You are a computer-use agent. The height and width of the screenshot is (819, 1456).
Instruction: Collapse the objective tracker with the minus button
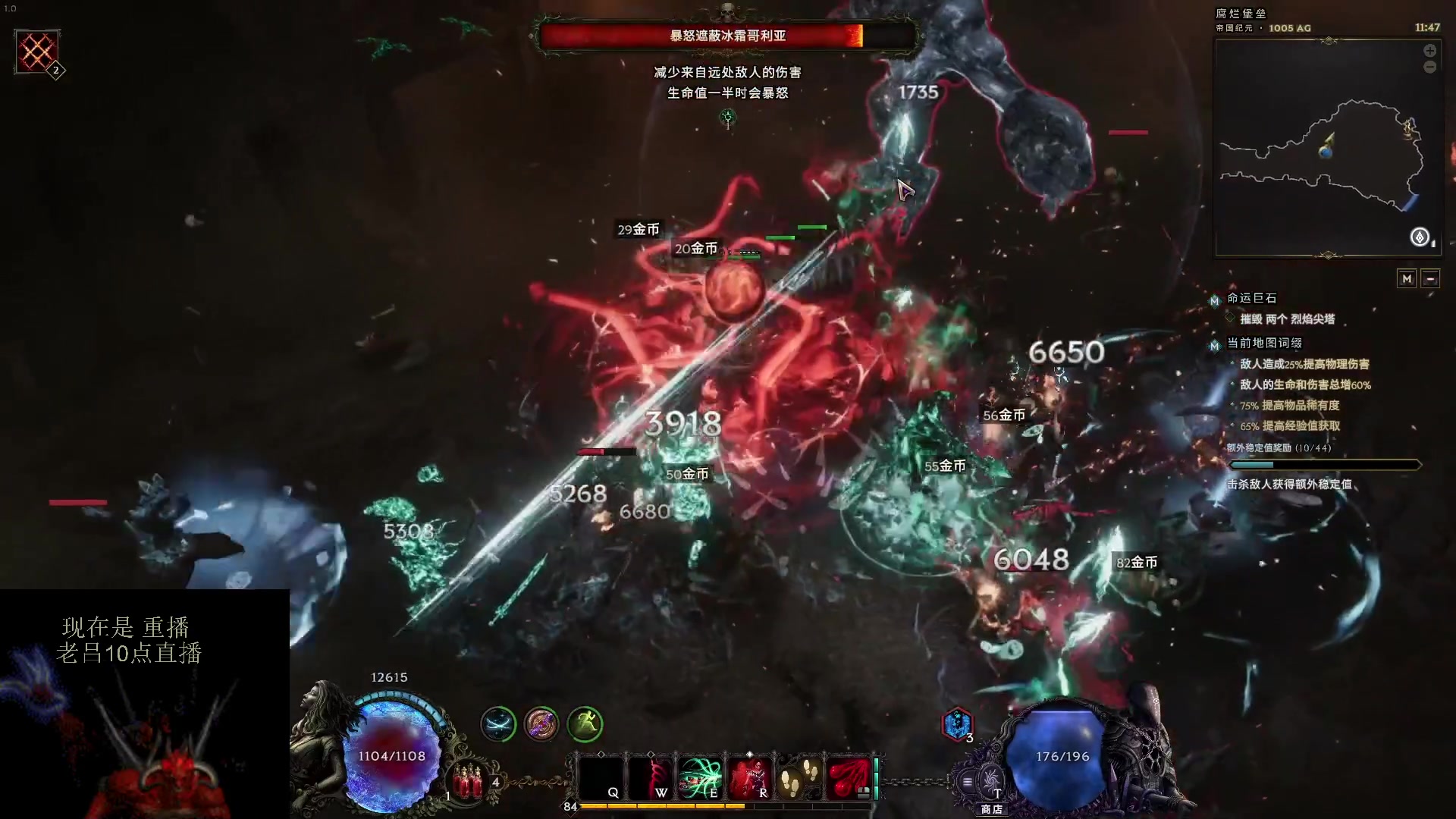coord(1430,278)
